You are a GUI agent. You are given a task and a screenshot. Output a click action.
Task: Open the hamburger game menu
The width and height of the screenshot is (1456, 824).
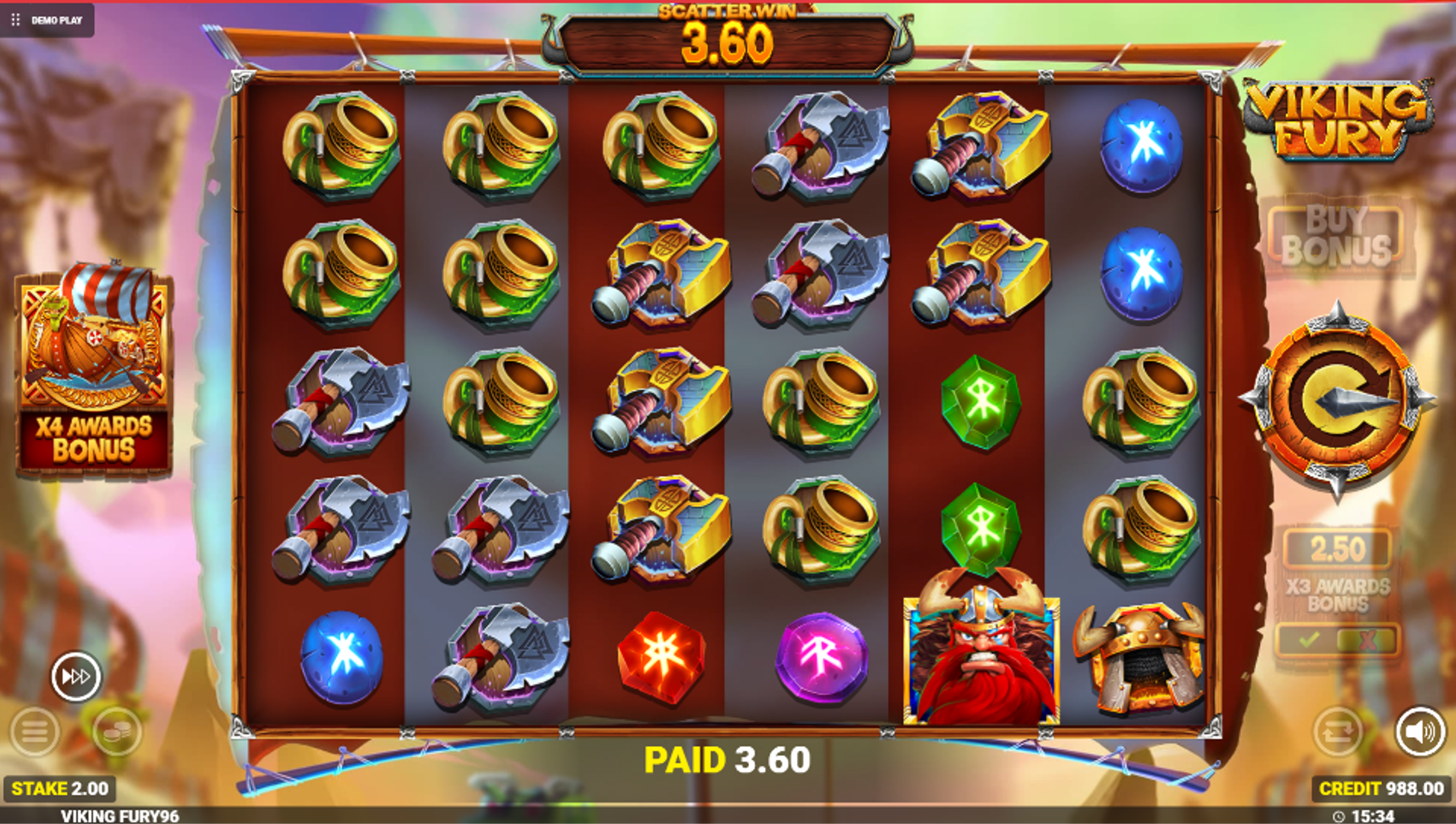pyautogui.click(x=34, y=732)
